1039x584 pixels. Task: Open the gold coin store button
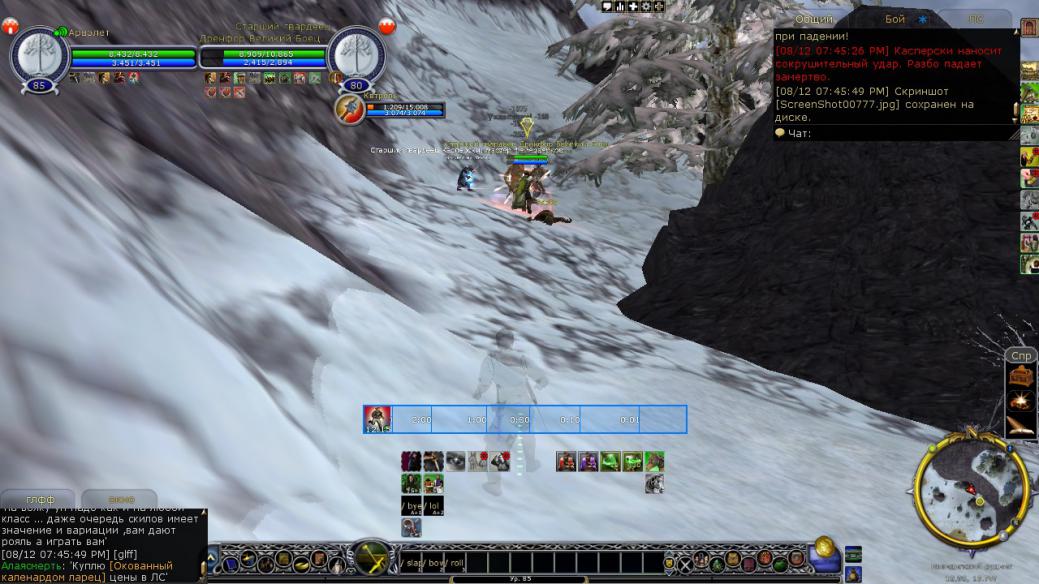(824, 546)
